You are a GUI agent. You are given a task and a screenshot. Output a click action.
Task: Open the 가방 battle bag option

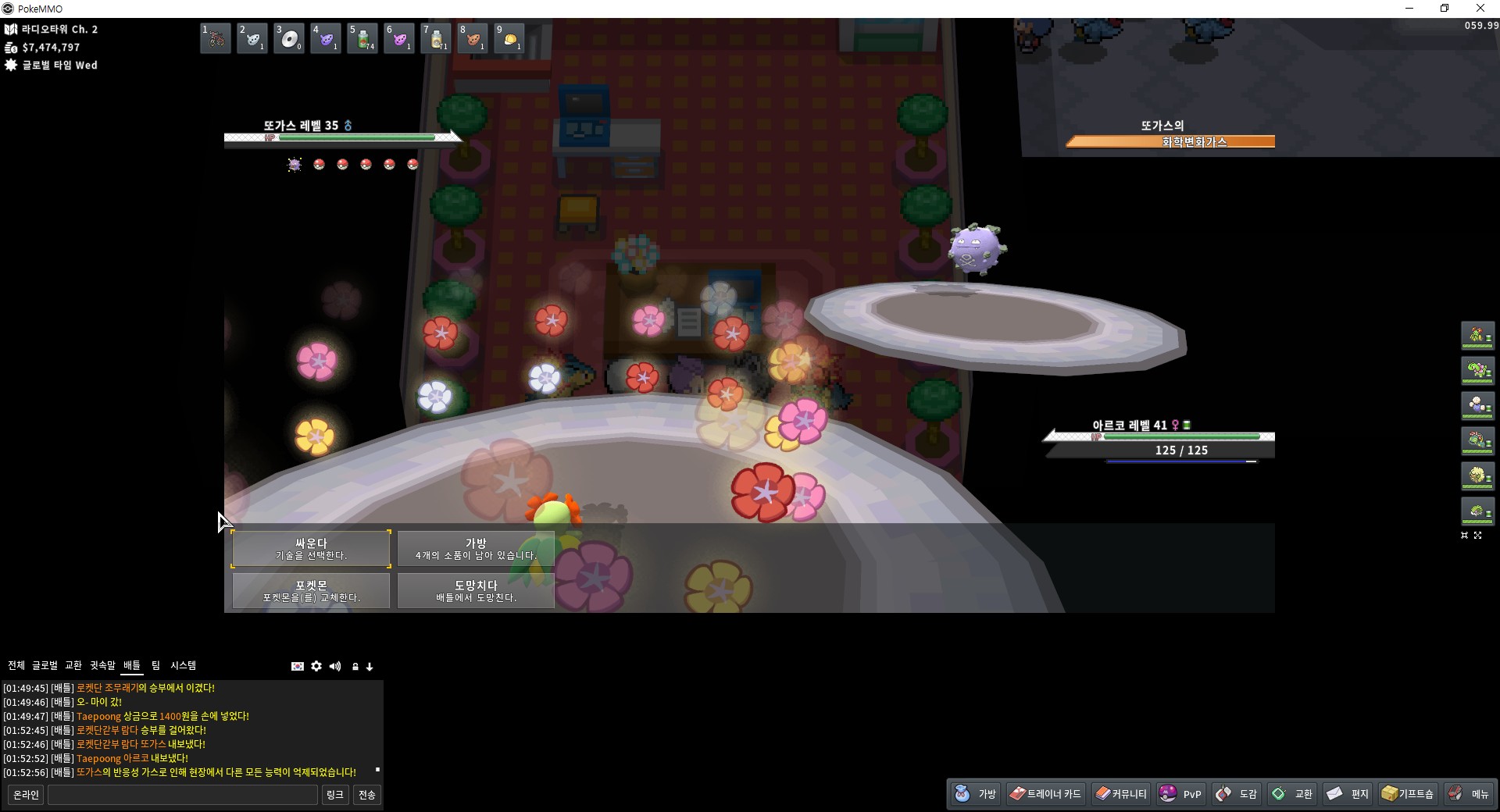point(476,548)
